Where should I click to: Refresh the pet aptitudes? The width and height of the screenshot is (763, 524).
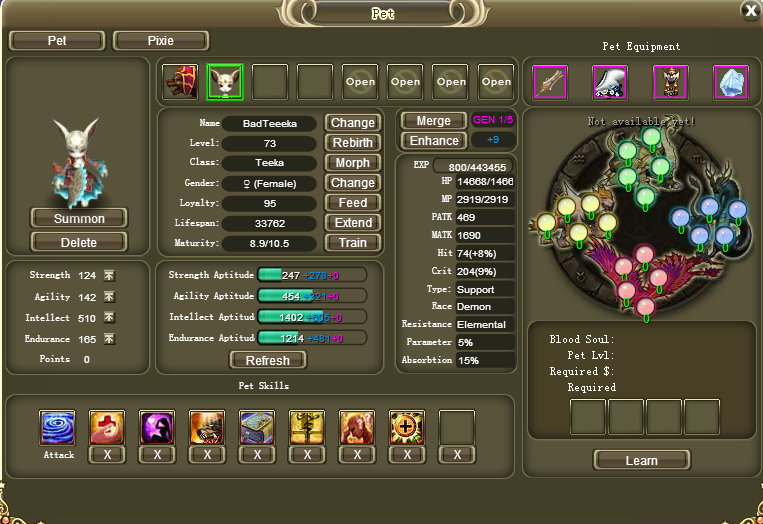[x=267, y=360]
